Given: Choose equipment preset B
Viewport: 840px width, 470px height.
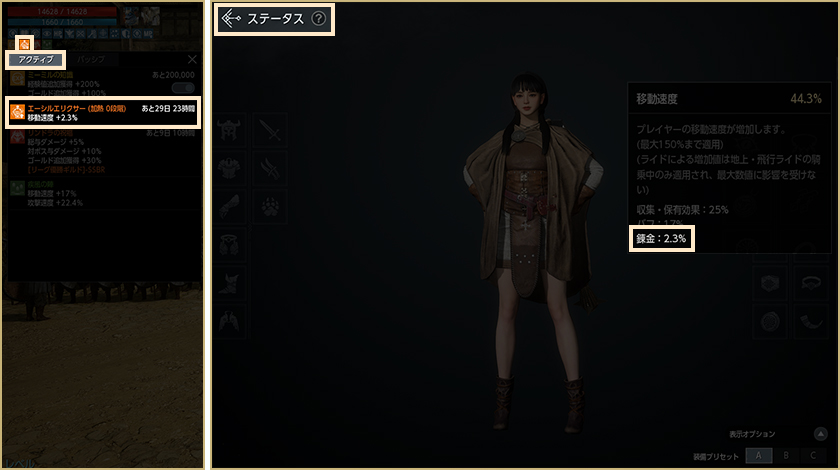Looking at the screenshot, I should 786,455.
